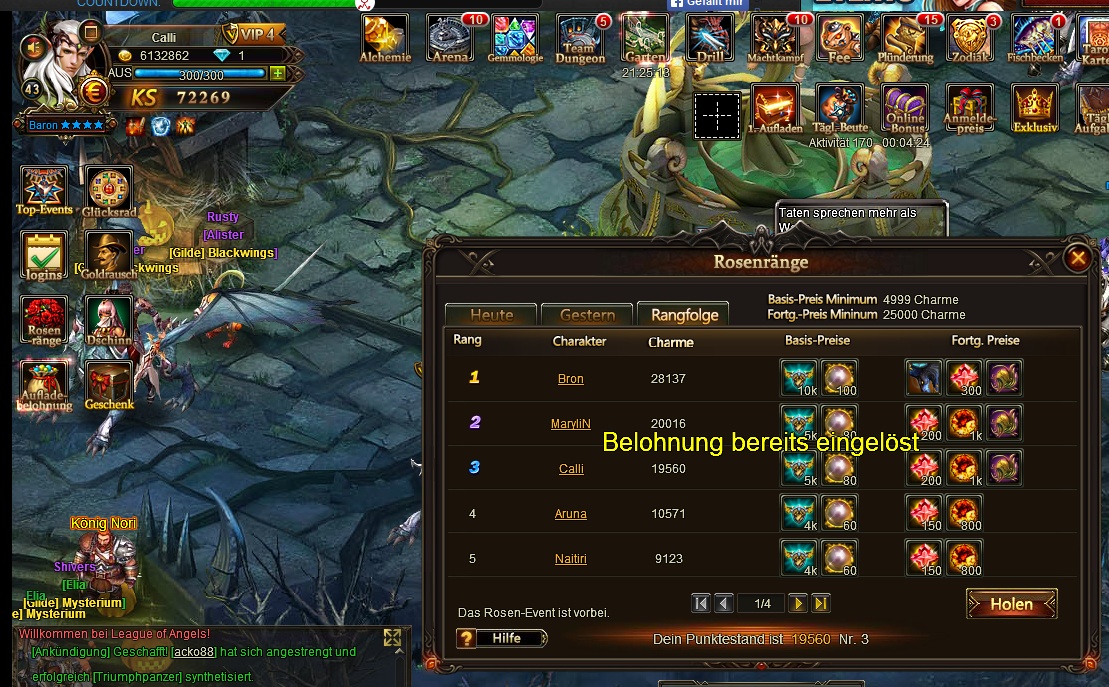The height and width of the screenshot is (687, 1109).
Task: Open Top-Events icon
Action: 45,190
